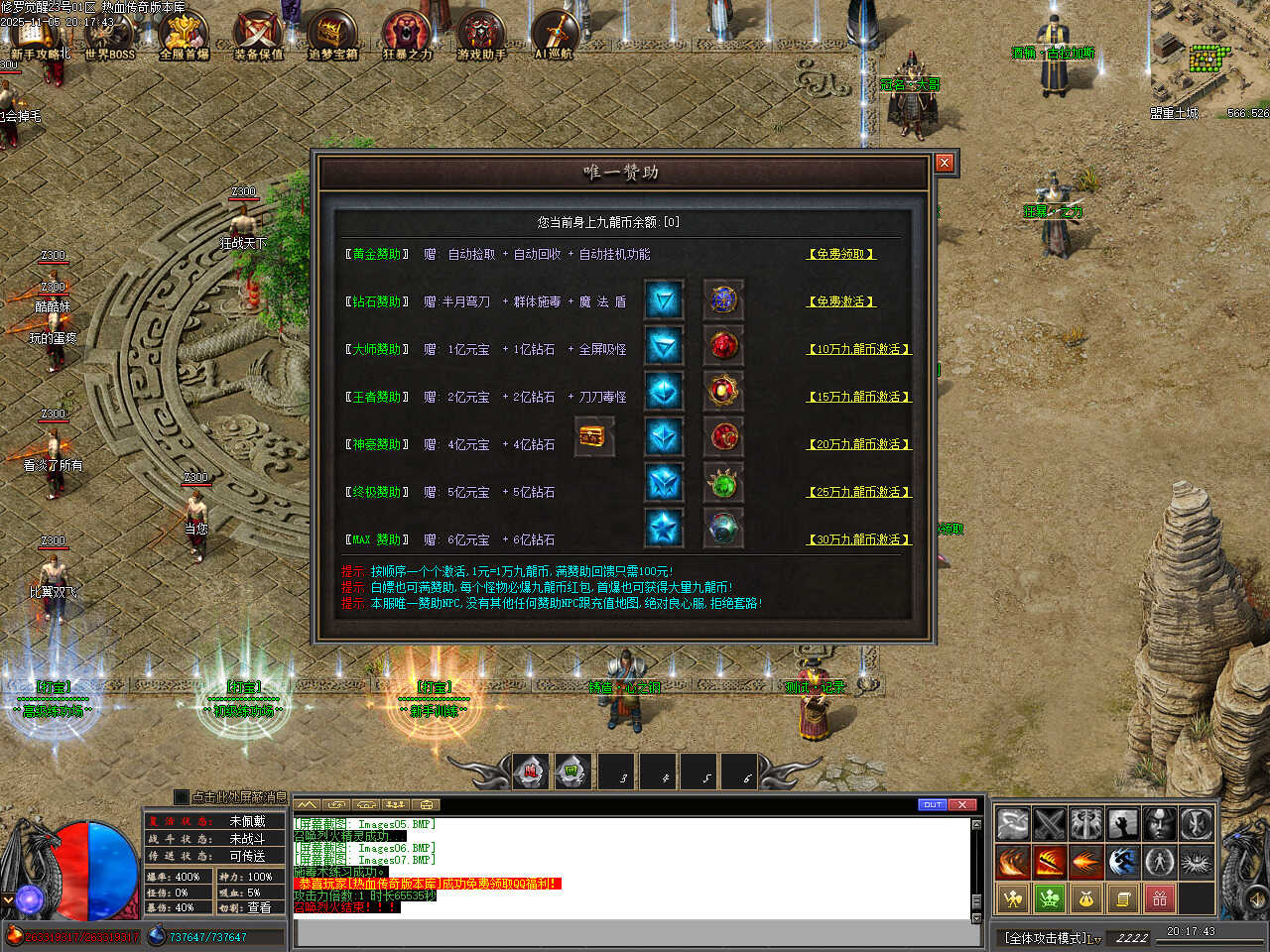Close the 唯一赞助 sponsorship window
The width and height of the screenshot is (1270, 952).
(x=945, y=163)
